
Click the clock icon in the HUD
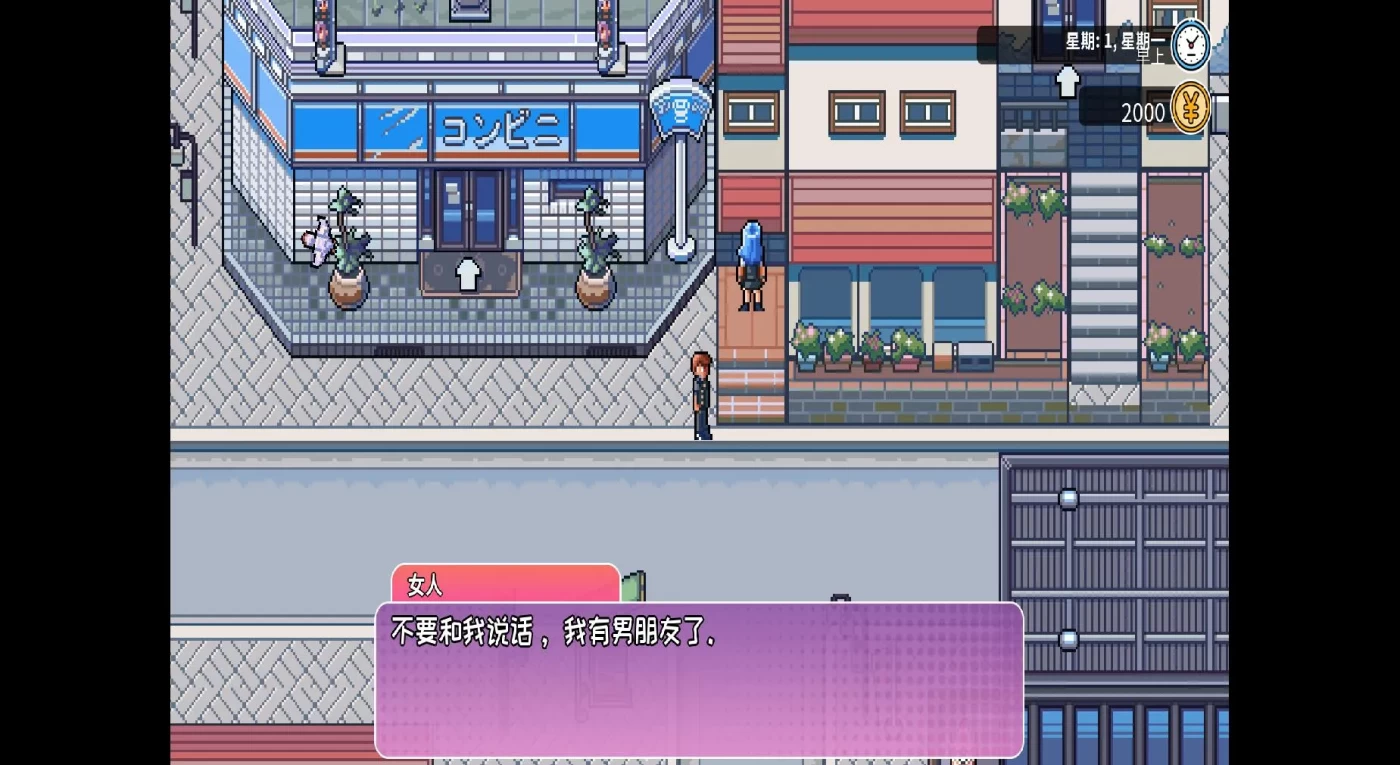click(x=1190, y=45)
